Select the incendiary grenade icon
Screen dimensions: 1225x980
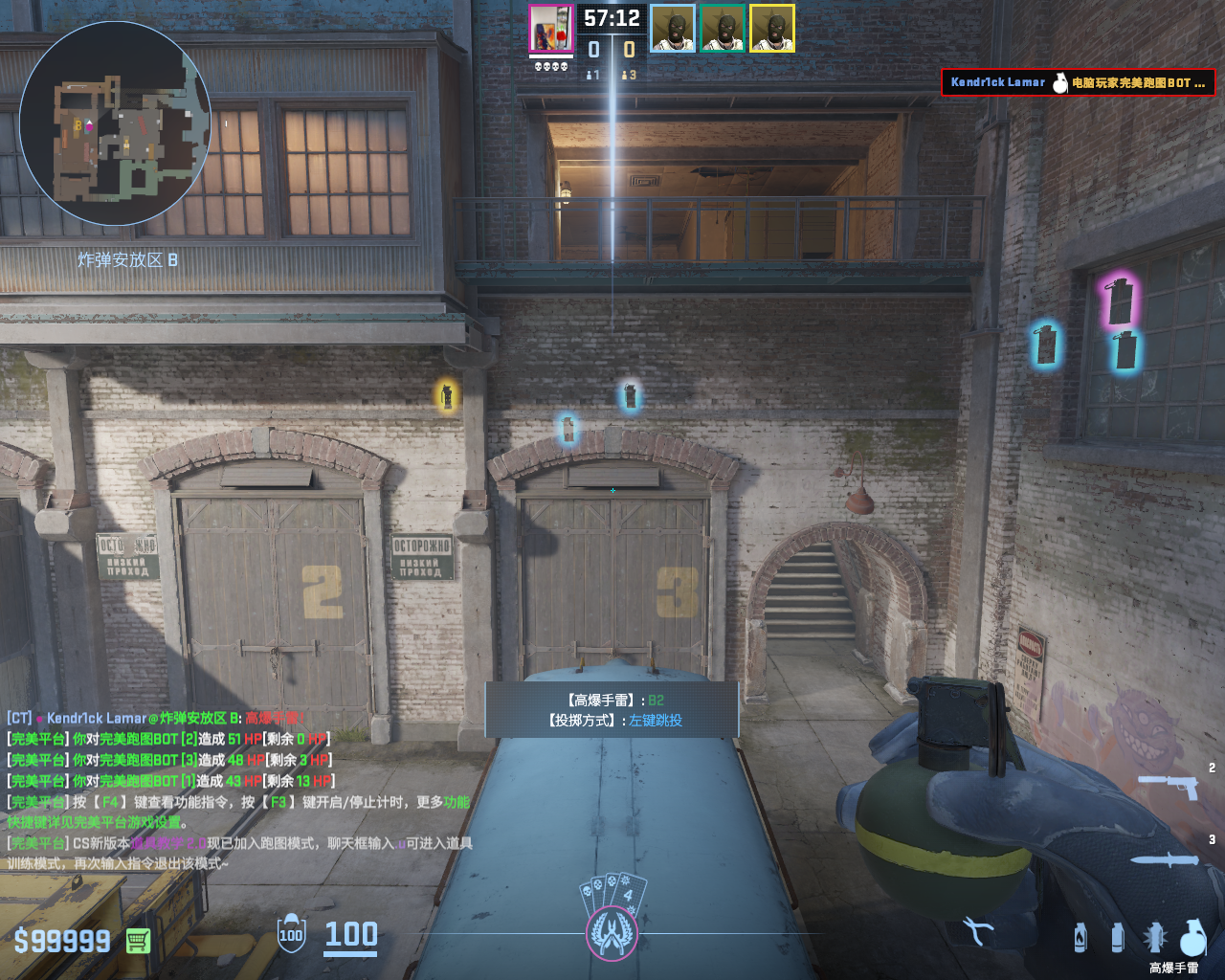(1080, 937)
